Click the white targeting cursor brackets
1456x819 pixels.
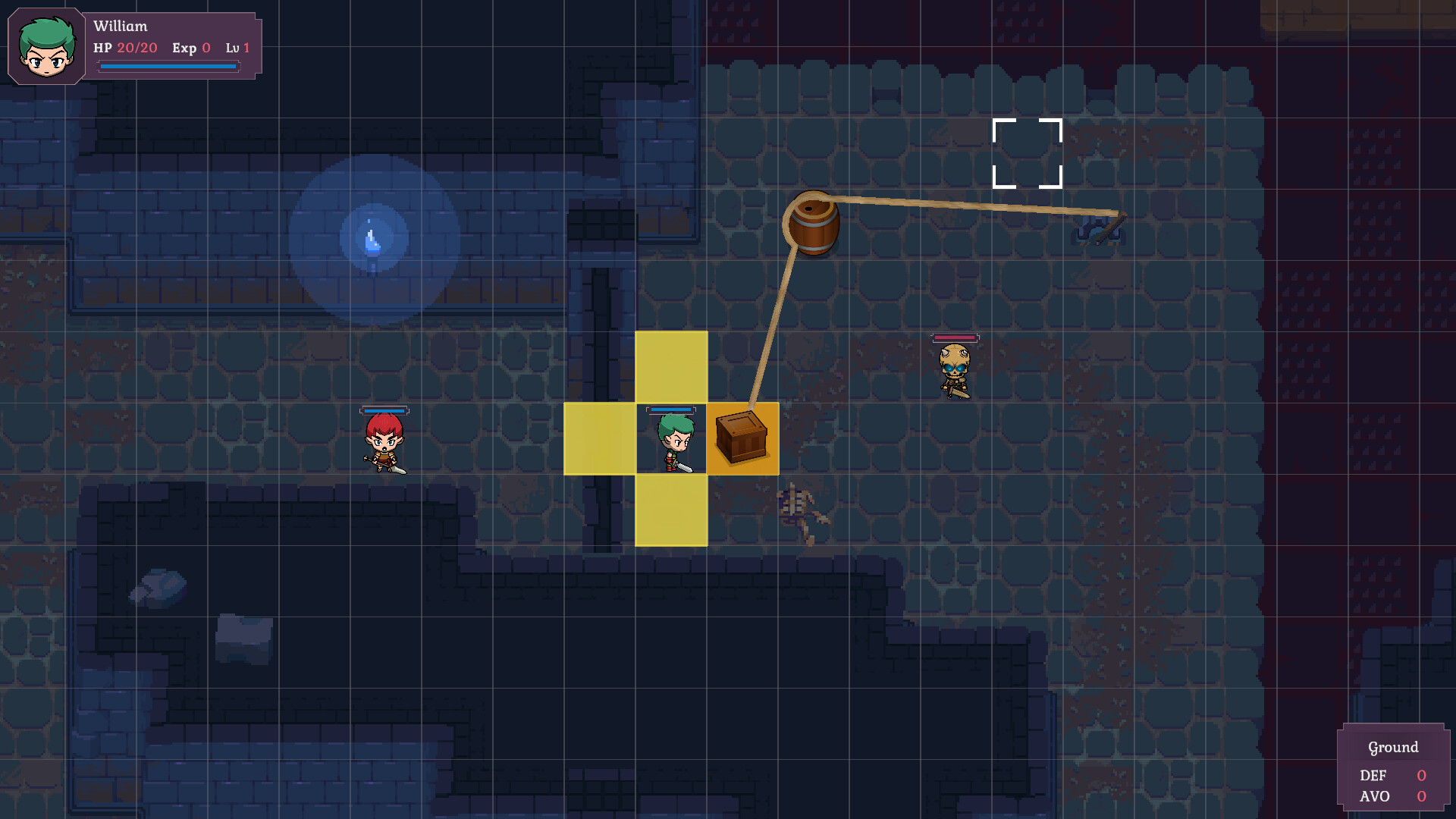tap(1026, 152)
